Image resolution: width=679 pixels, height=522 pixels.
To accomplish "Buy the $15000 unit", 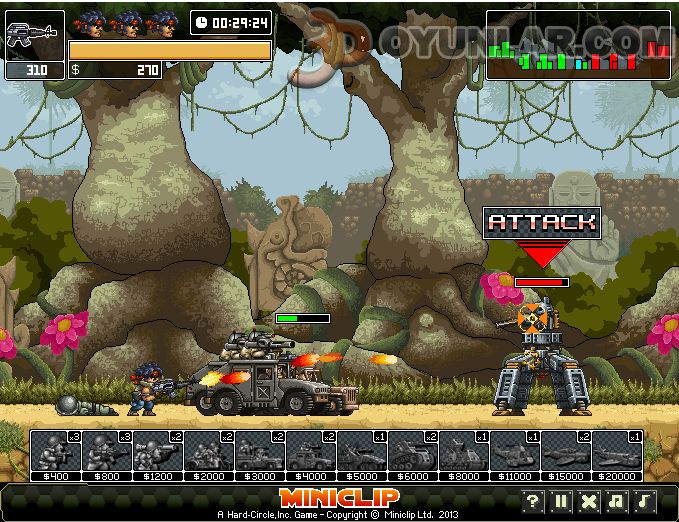I will (566, 451).
